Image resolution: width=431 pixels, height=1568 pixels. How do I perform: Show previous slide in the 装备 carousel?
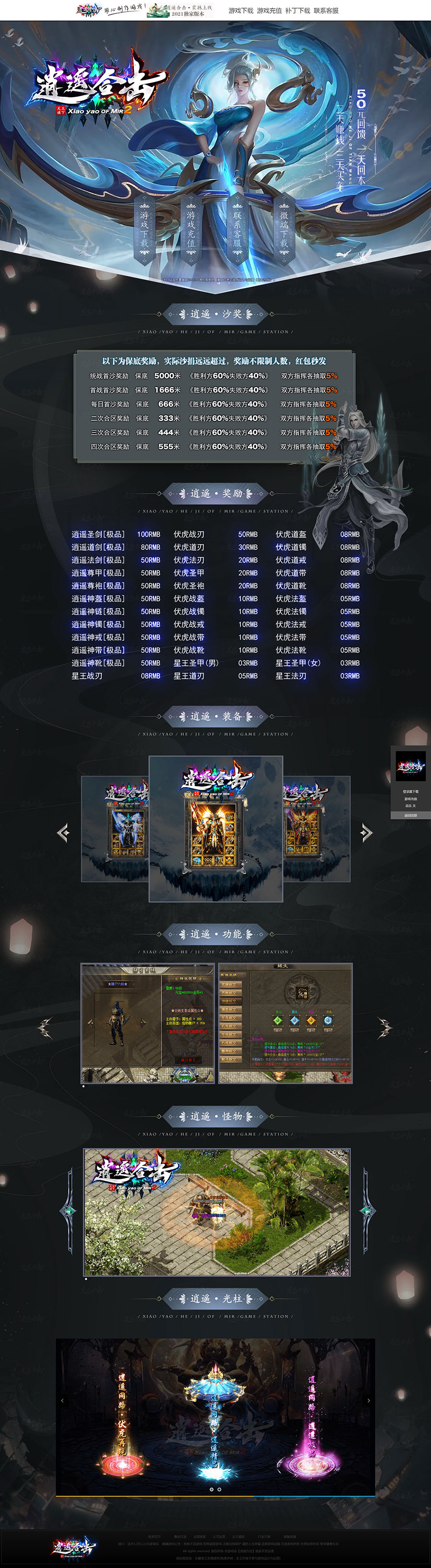pyautogui.click(x=63, y=832)
